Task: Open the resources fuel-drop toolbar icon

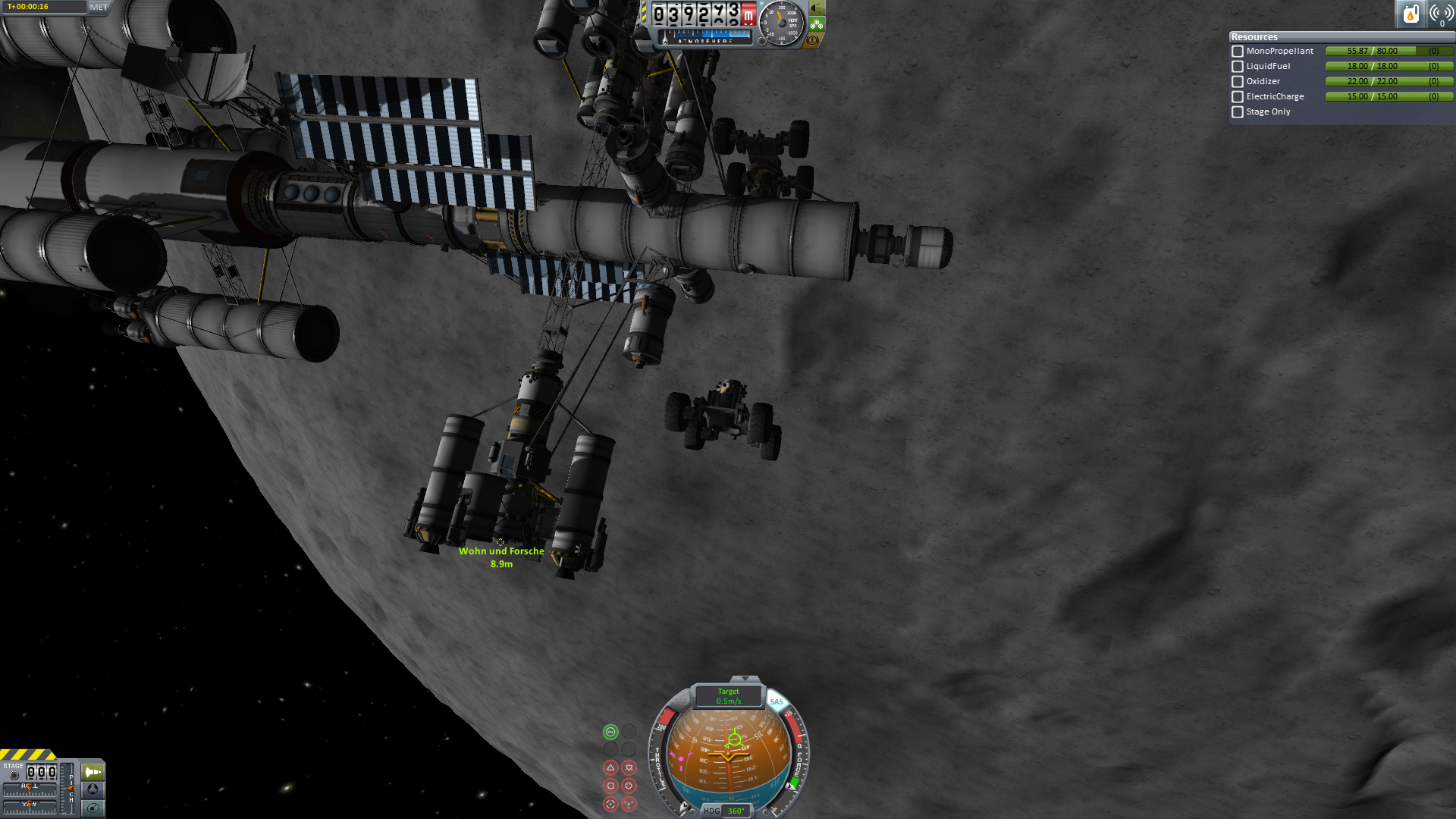Action: click(x=1410, y=14)
